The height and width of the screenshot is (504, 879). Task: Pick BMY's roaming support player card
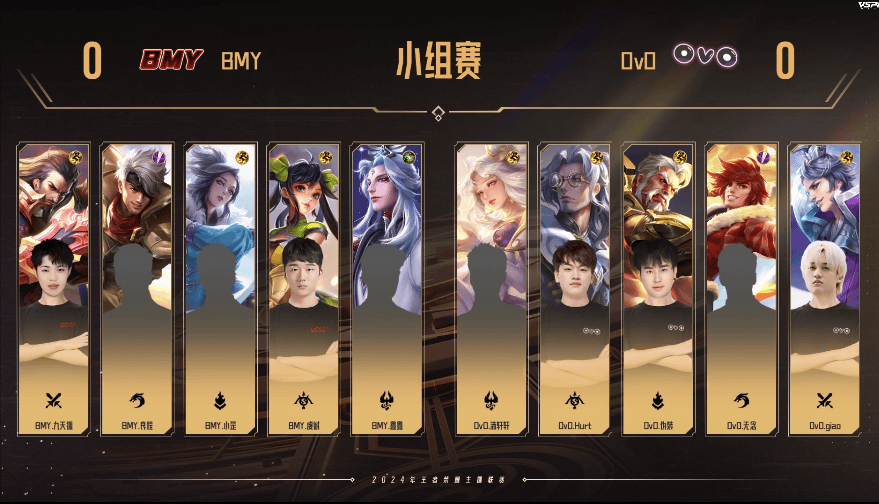pyautogui.click(x=387, y=288)
